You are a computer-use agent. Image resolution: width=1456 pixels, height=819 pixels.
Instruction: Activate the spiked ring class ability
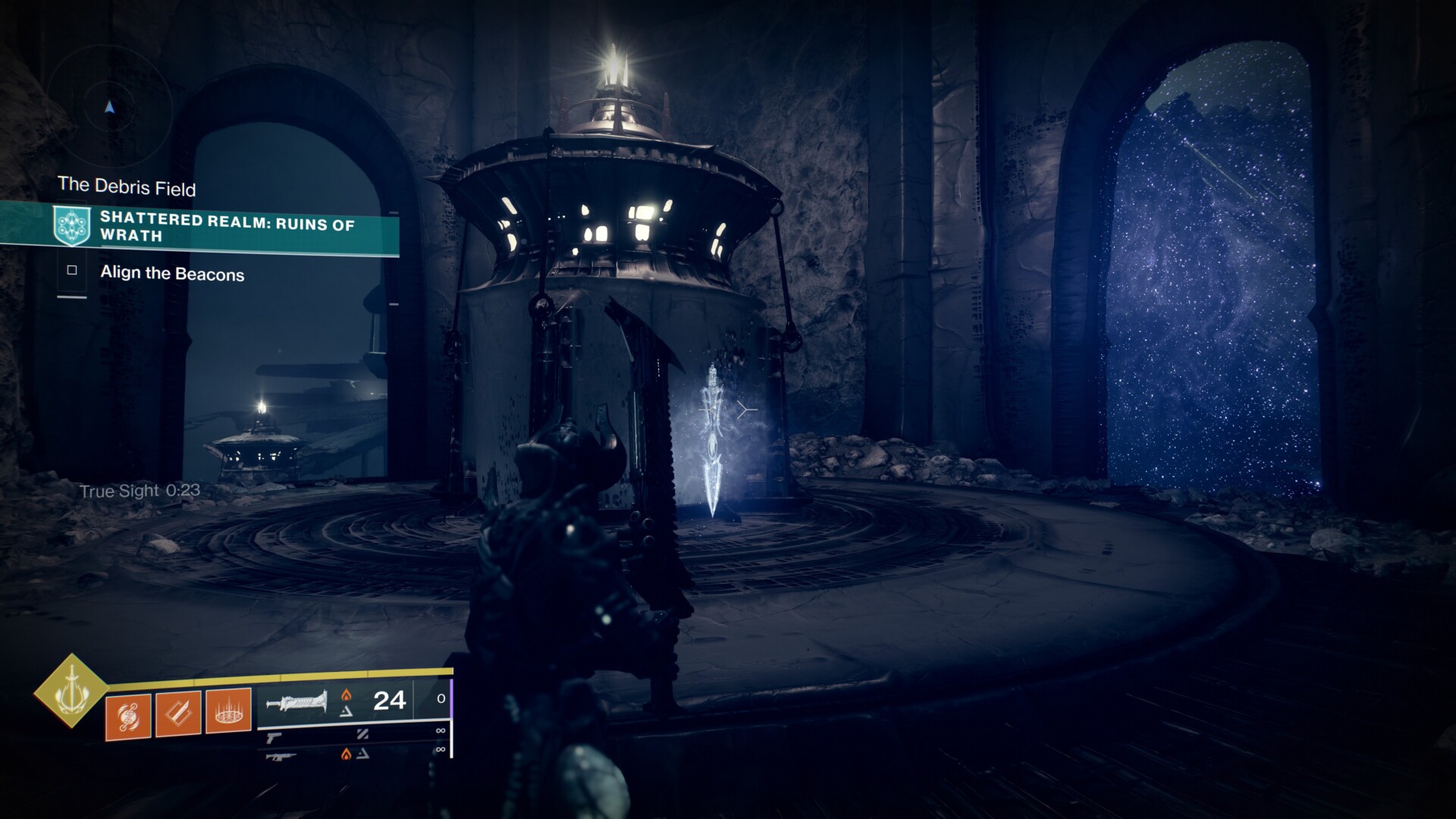228,711
